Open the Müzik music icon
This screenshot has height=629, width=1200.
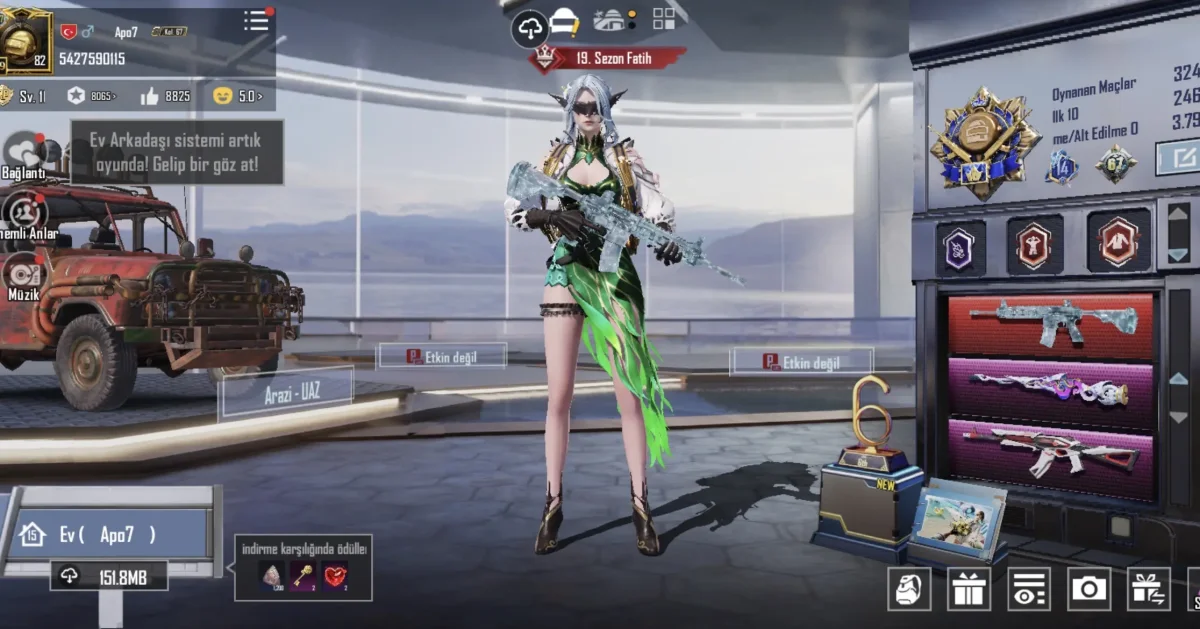[x=24, y=274]
